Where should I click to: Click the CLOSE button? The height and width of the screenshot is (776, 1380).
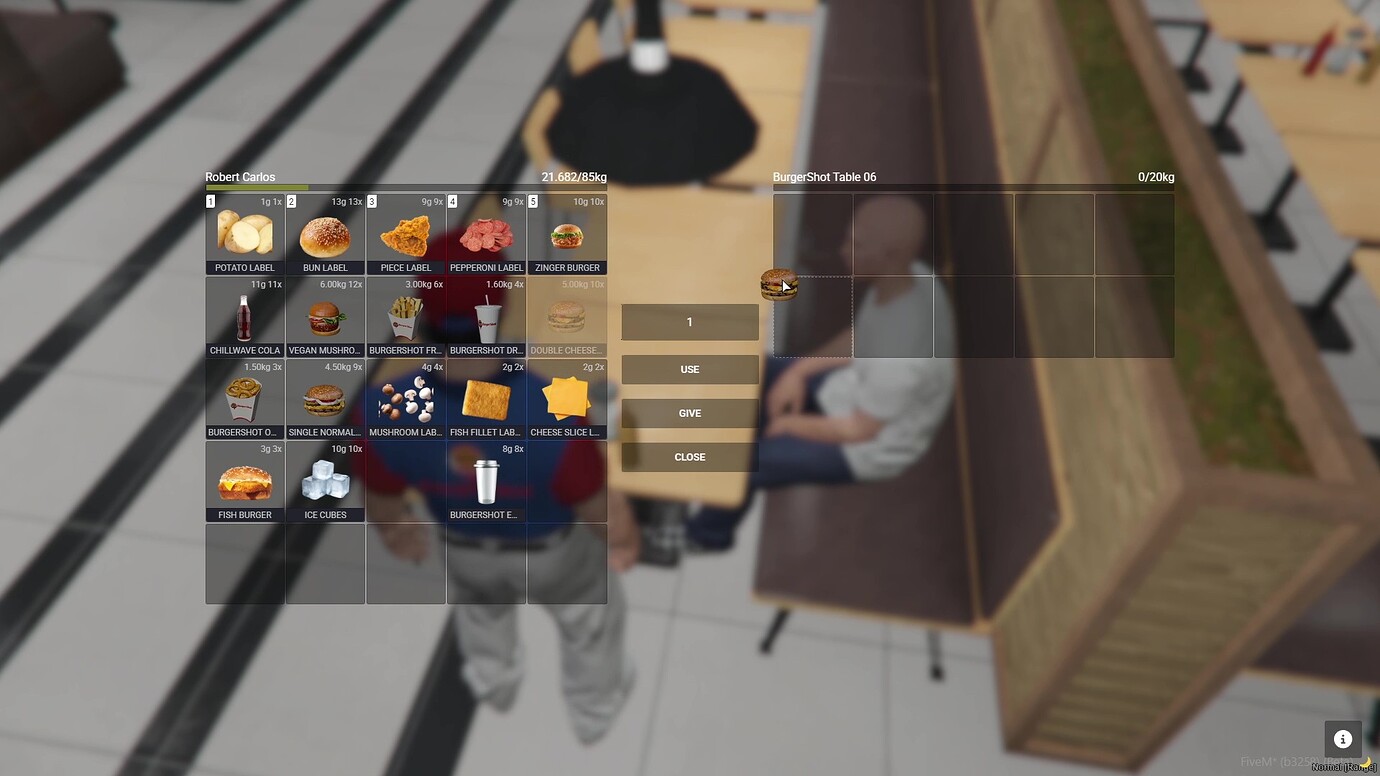click(x=689, y=456)
